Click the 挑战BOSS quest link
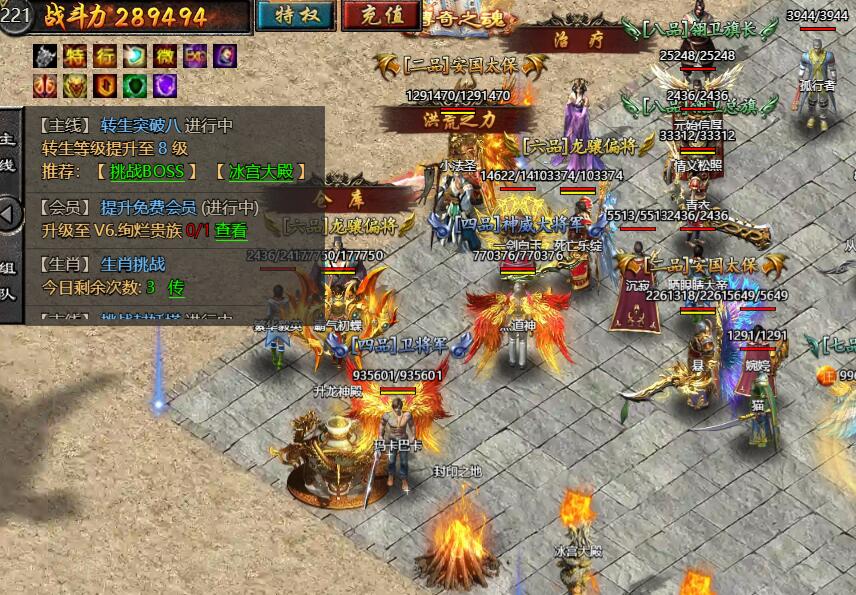This screenshot has width=856, height=595. [x=147, y=171]
